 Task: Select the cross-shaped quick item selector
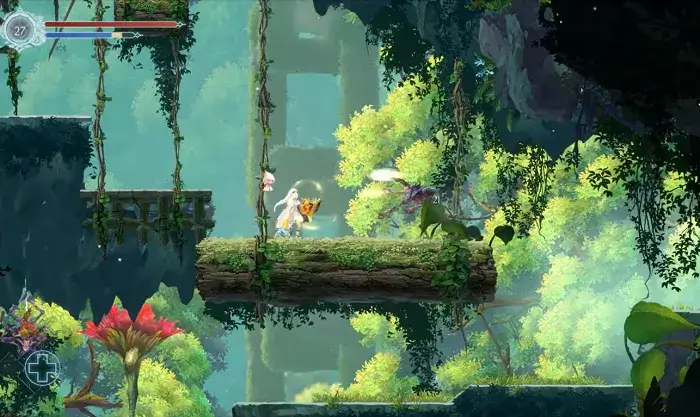42,367
